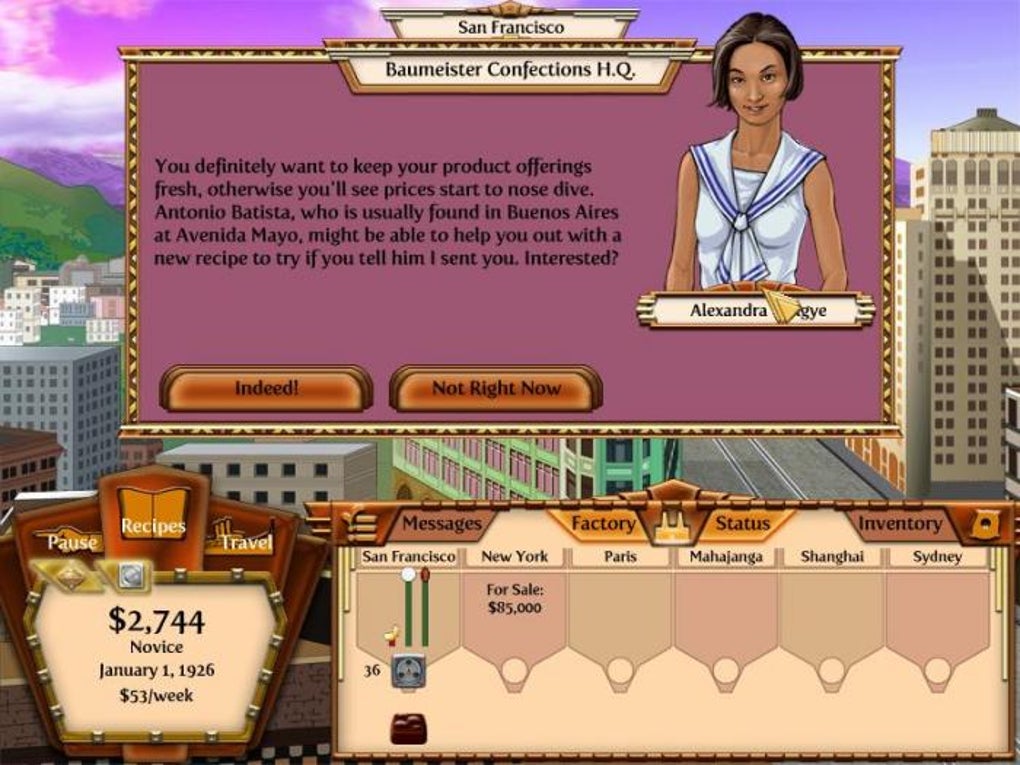This screenshot has height=765, width=1020.
Task: Click the chocolate product icon under San Francisco
Action: (408, 728)
